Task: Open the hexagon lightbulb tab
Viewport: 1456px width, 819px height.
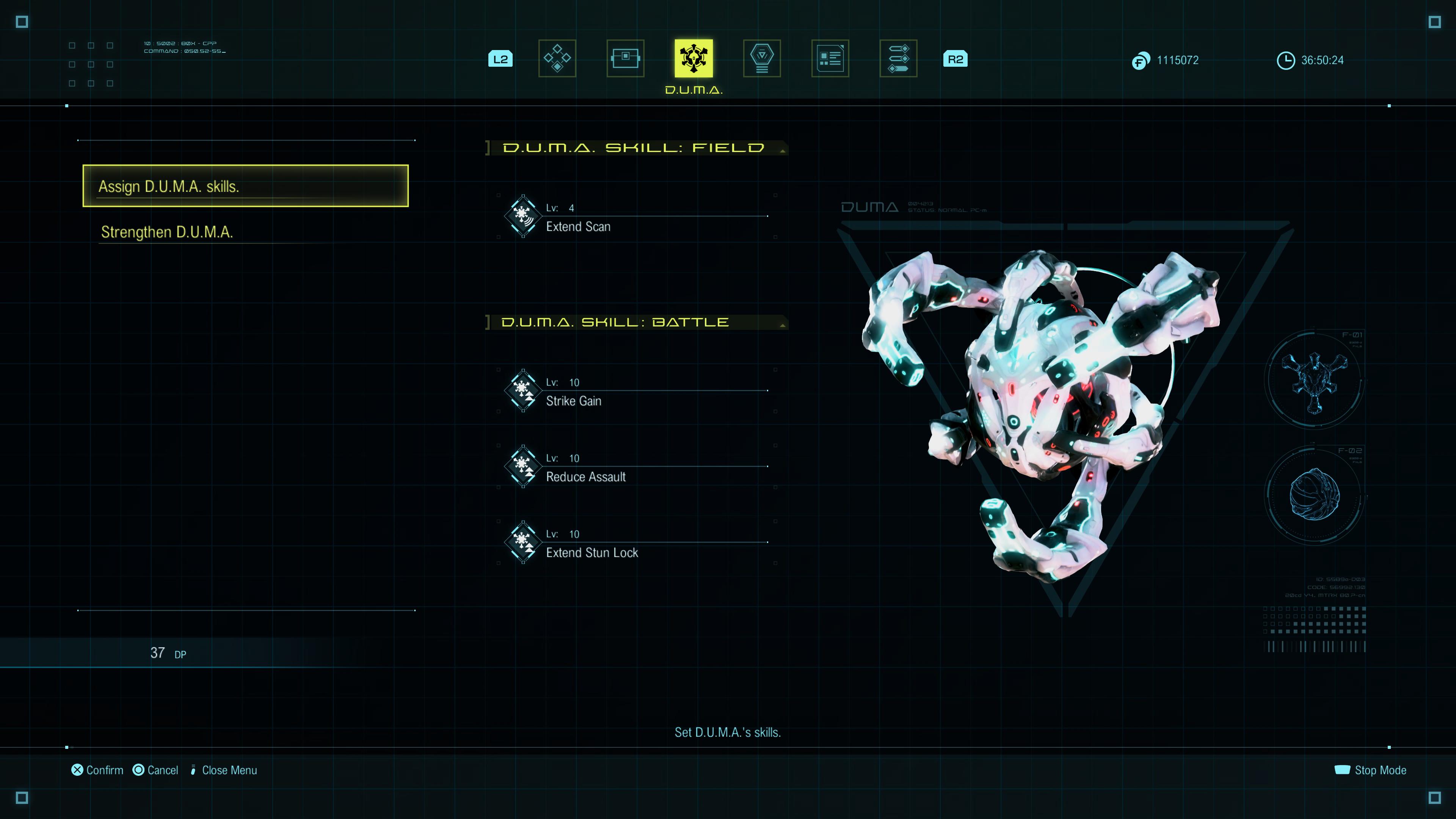Action: [x=761, y=58]
